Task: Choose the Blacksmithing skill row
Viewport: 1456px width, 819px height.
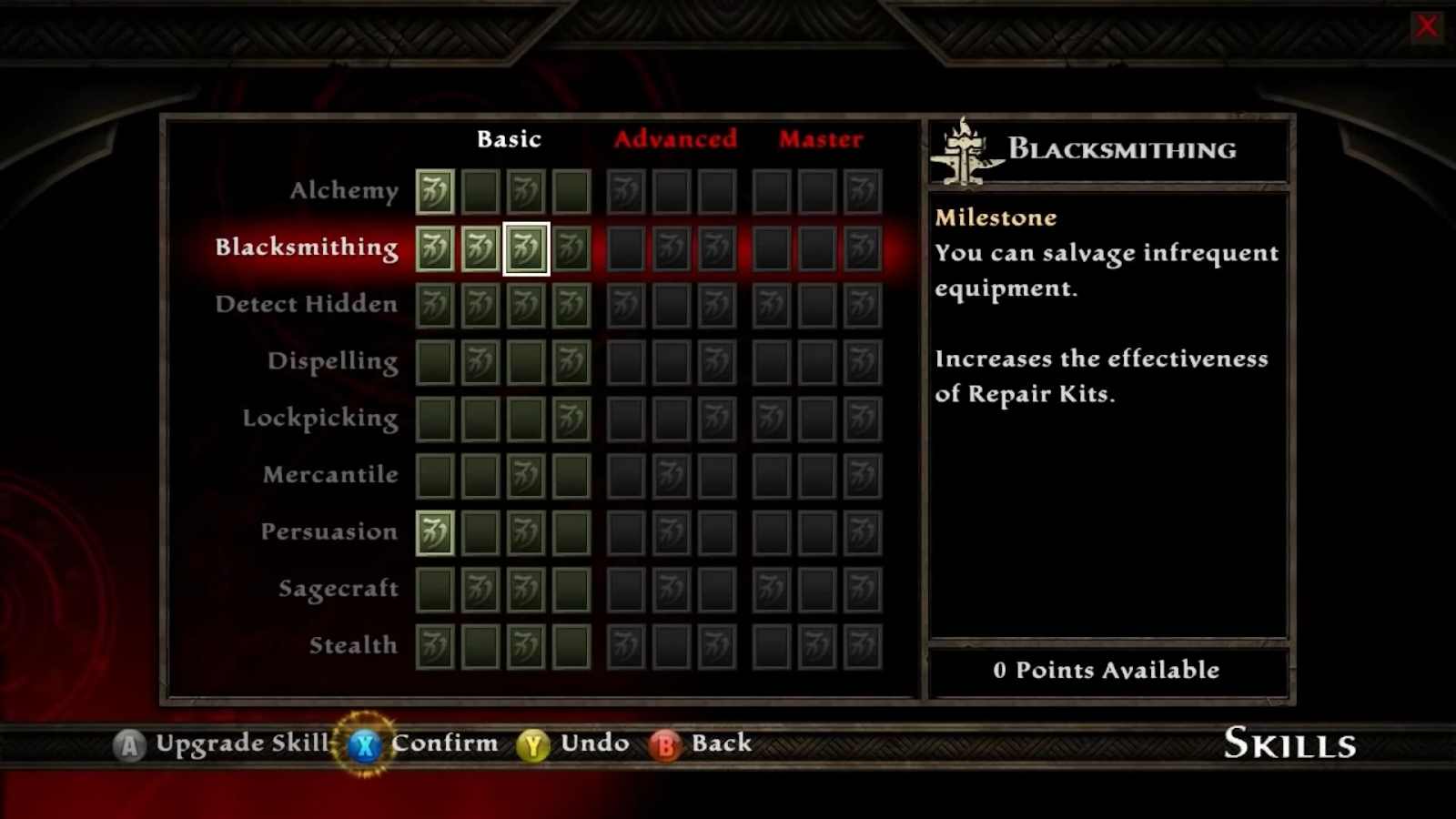Action: tap(307, 248)
